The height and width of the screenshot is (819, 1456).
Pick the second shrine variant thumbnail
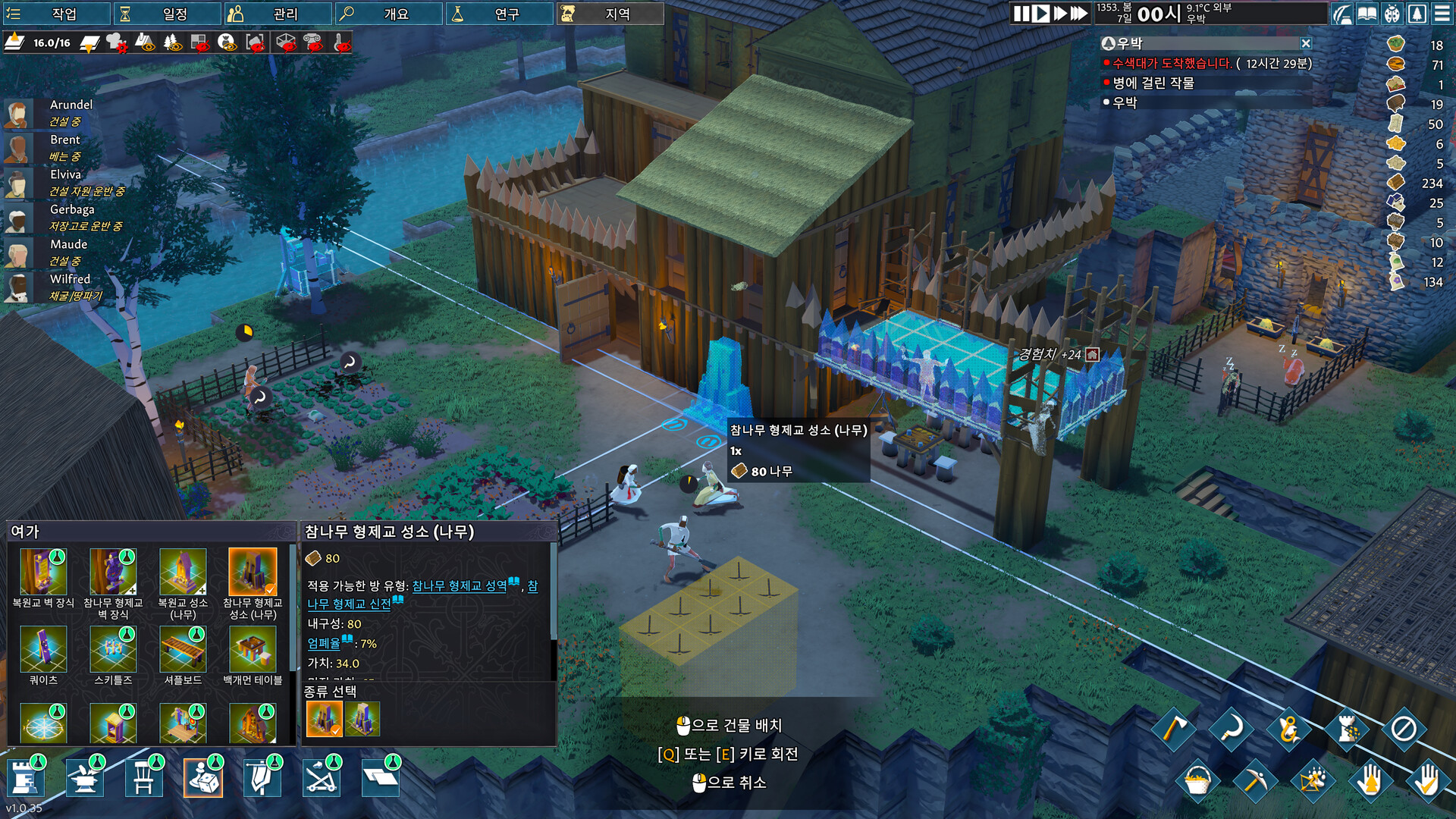362,719
